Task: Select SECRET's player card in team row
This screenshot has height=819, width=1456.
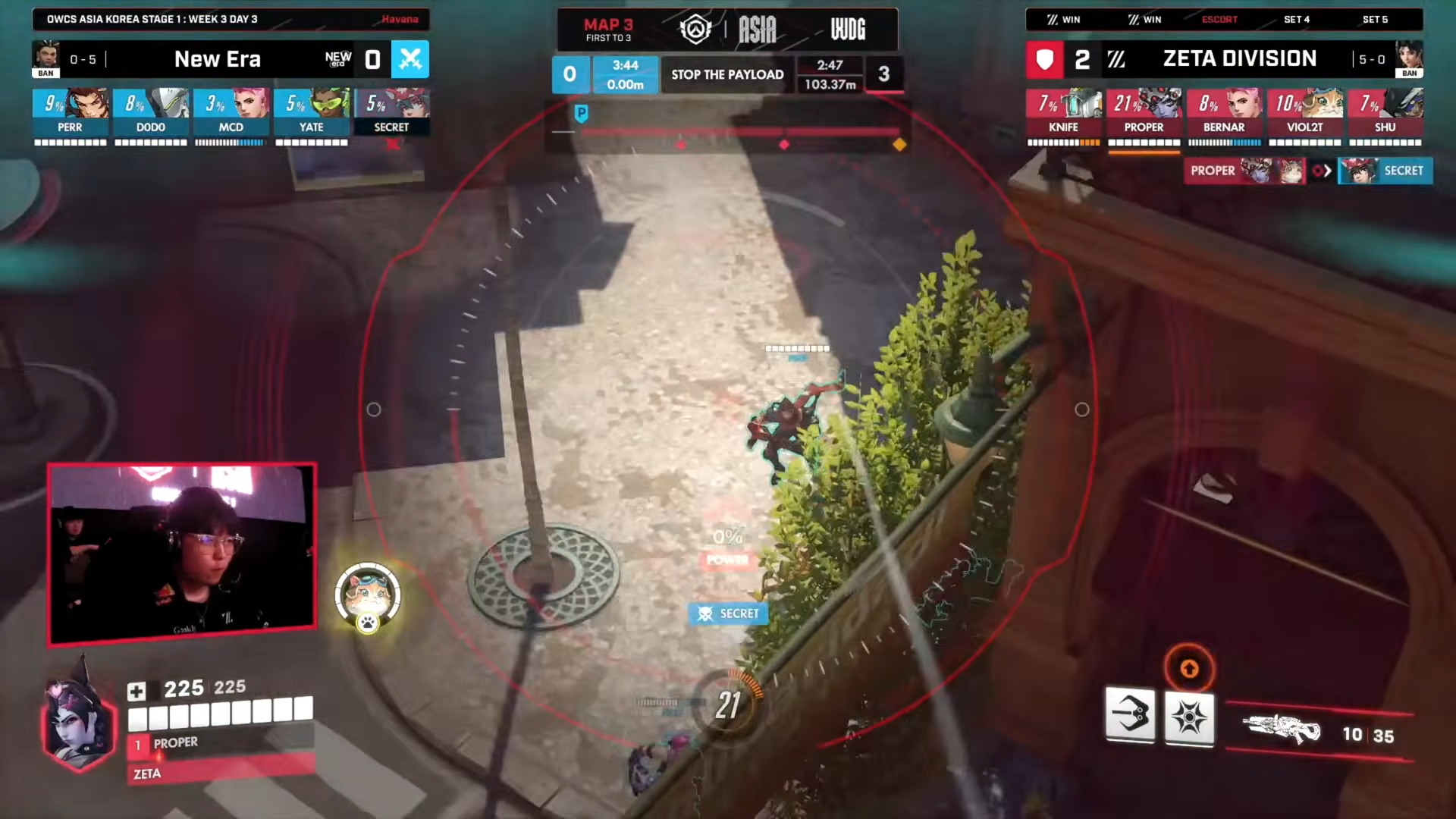Action: [x=391, y=112]
